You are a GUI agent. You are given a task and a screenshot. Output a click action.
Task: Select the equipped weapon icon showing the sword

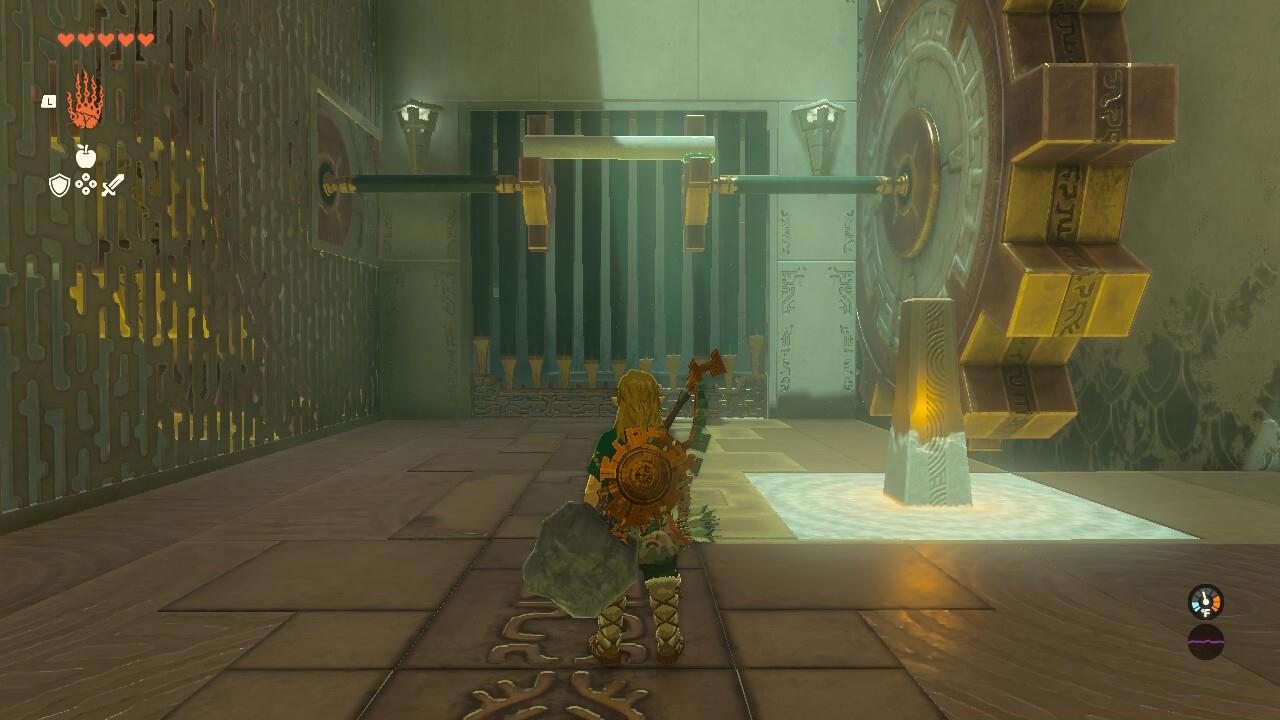pyautogui.click(x=112, y=186)
